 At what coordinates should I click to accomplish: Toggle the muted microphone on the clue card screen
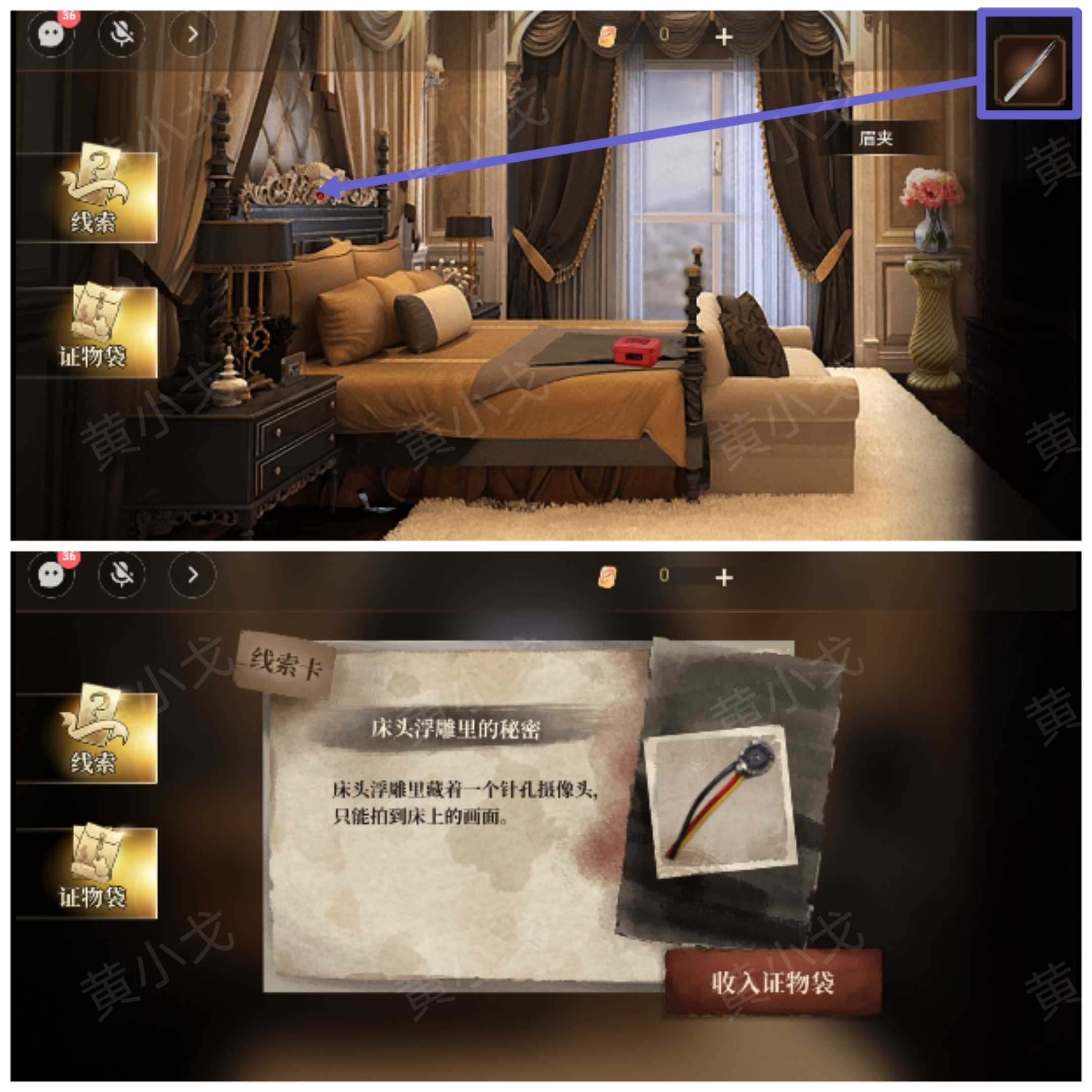(121, 575)
